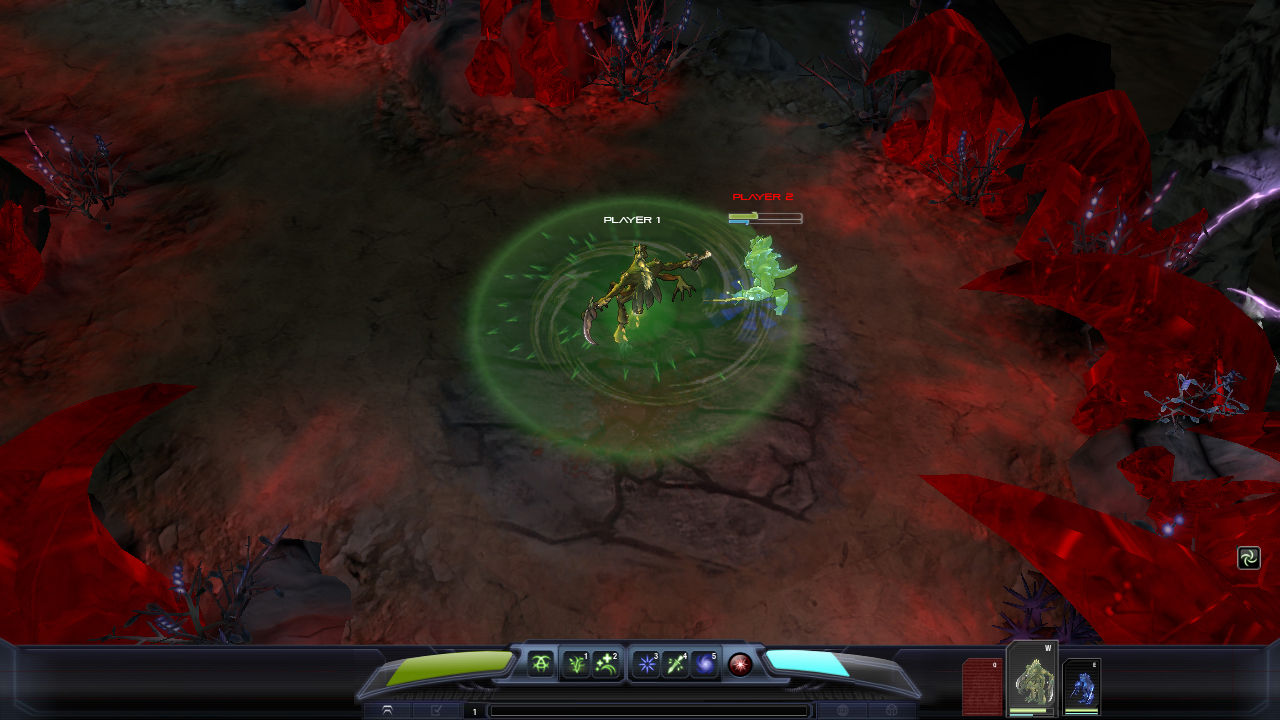Select the green emblem left of the ability slots
Screen dimensions: 1280x720
(541, 662)
